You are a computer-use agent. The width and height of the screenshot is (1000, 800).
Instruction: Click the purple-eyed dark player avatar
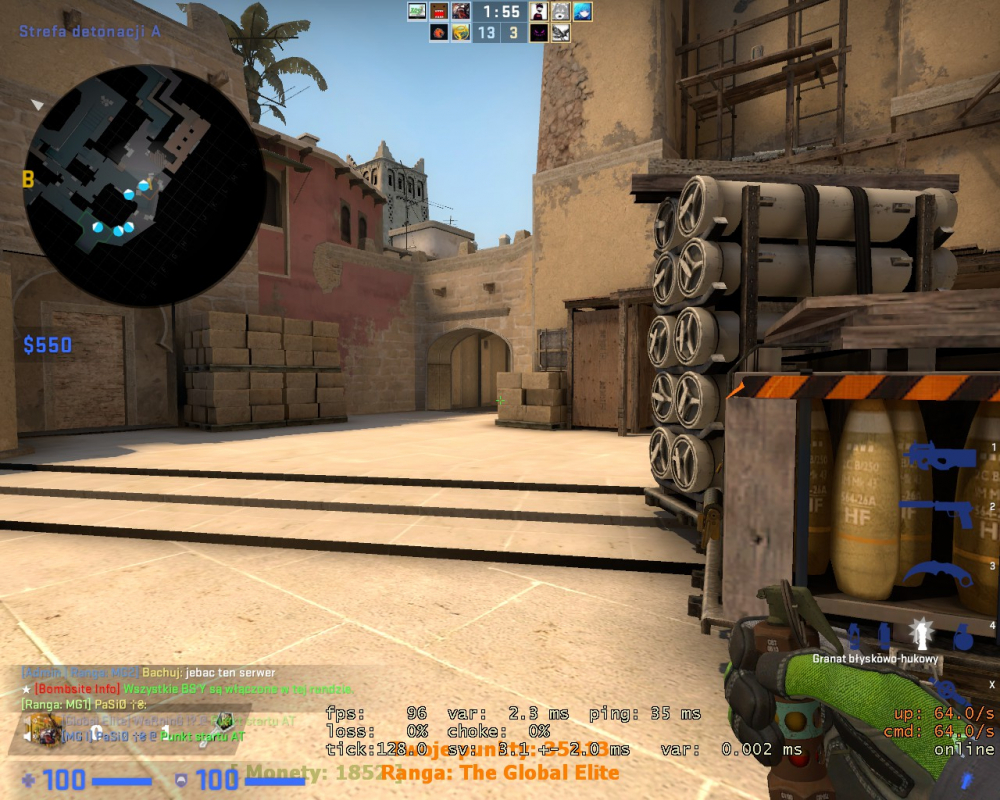(539, 33)
